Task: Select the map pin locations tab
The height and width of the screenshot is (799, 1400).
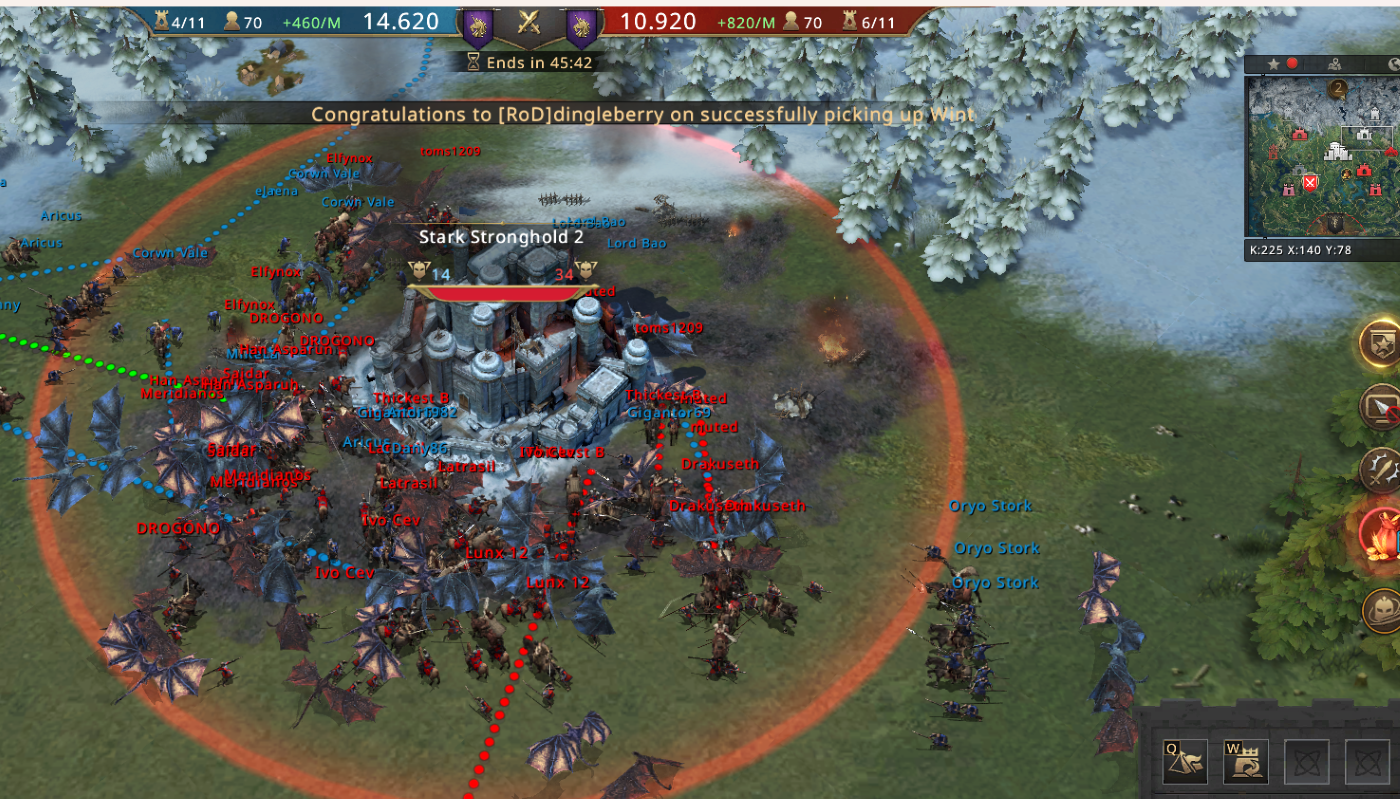Action: click(x=1334, y=63)
